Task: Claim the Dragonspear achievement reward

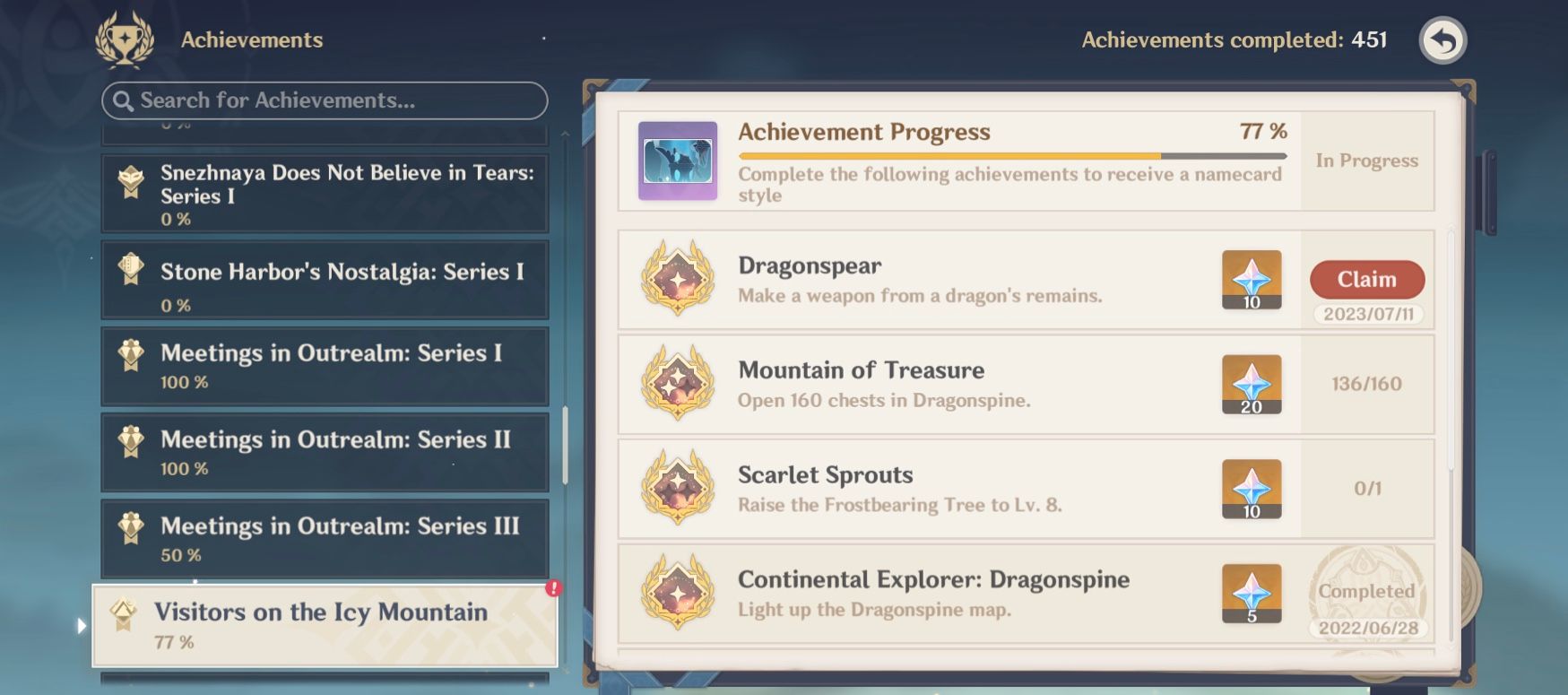Action: [1366, 280]
